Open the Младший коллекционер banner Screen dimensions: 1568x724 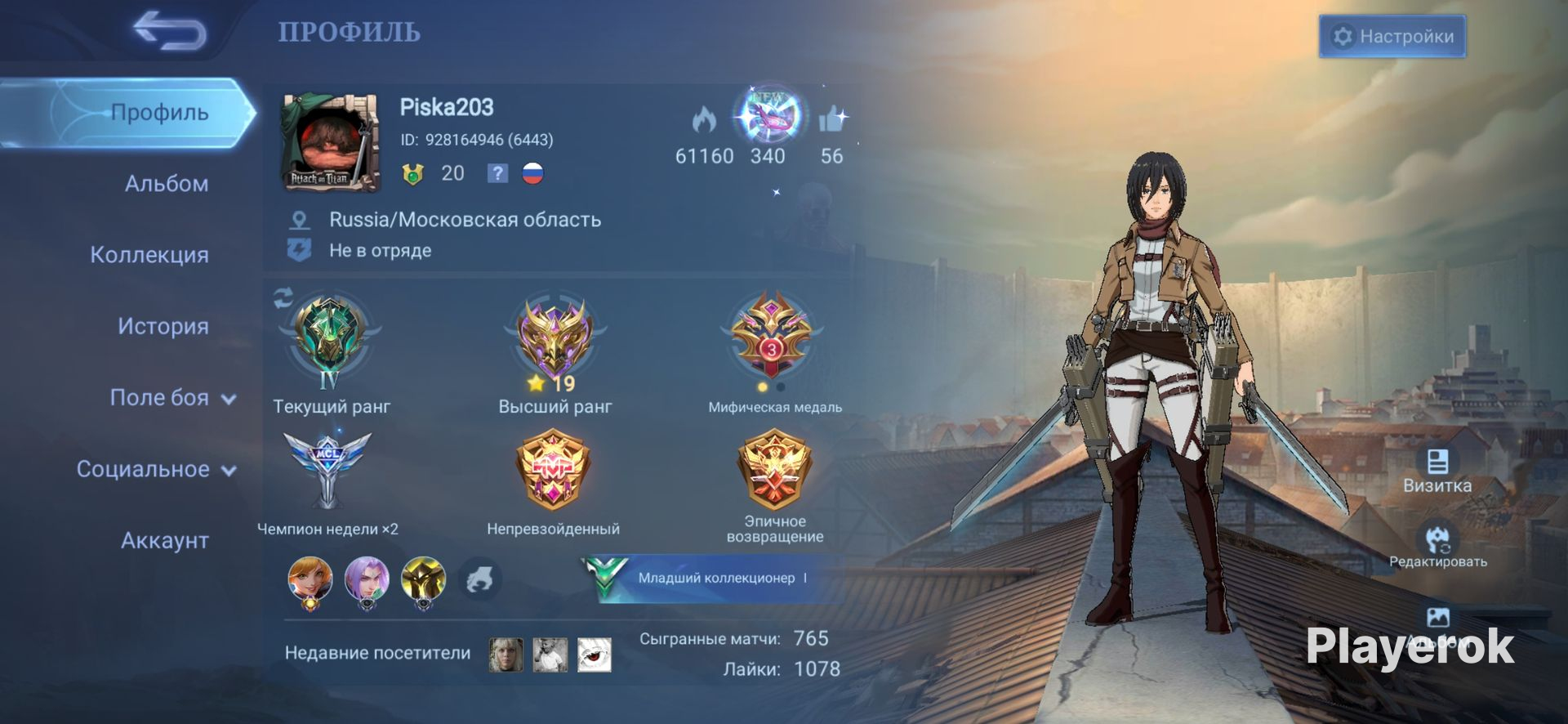click(709, 578)
